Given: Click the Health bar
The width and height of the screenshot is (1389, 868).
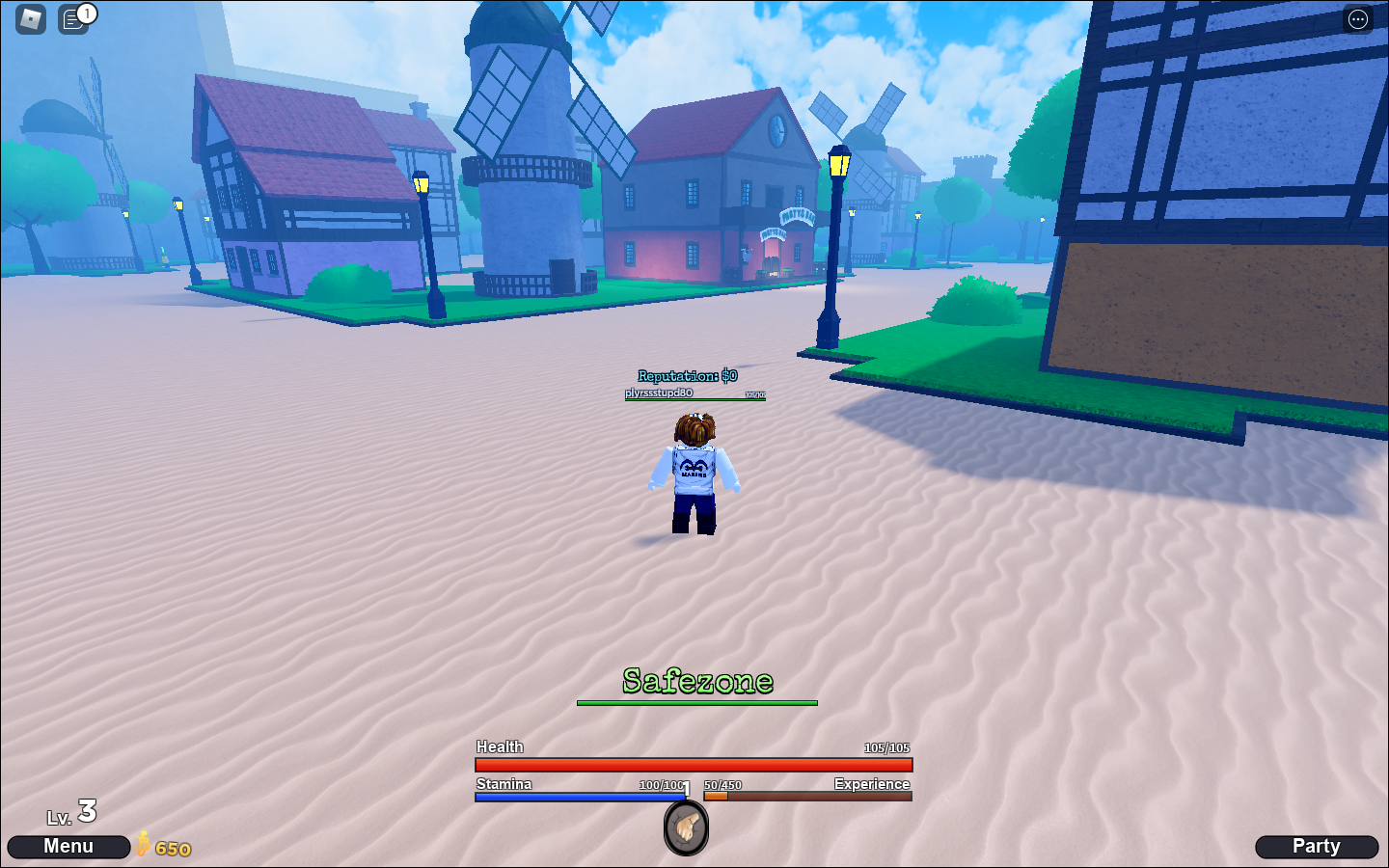Looking at the screenshot, I should pyautogui.click(x=692, y=764).
